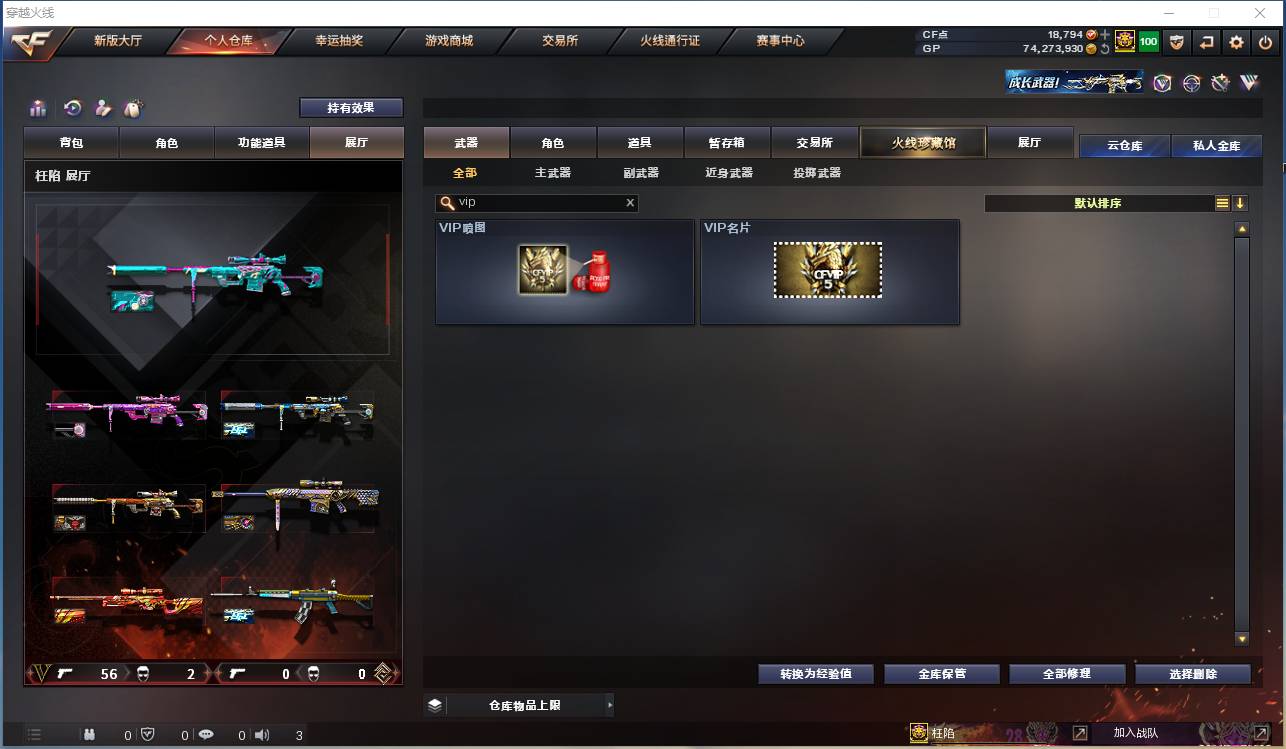Screen dimensions: 1286x749
Task: Open the 游戏商城 menu at the top
Action: coord(449,41)
